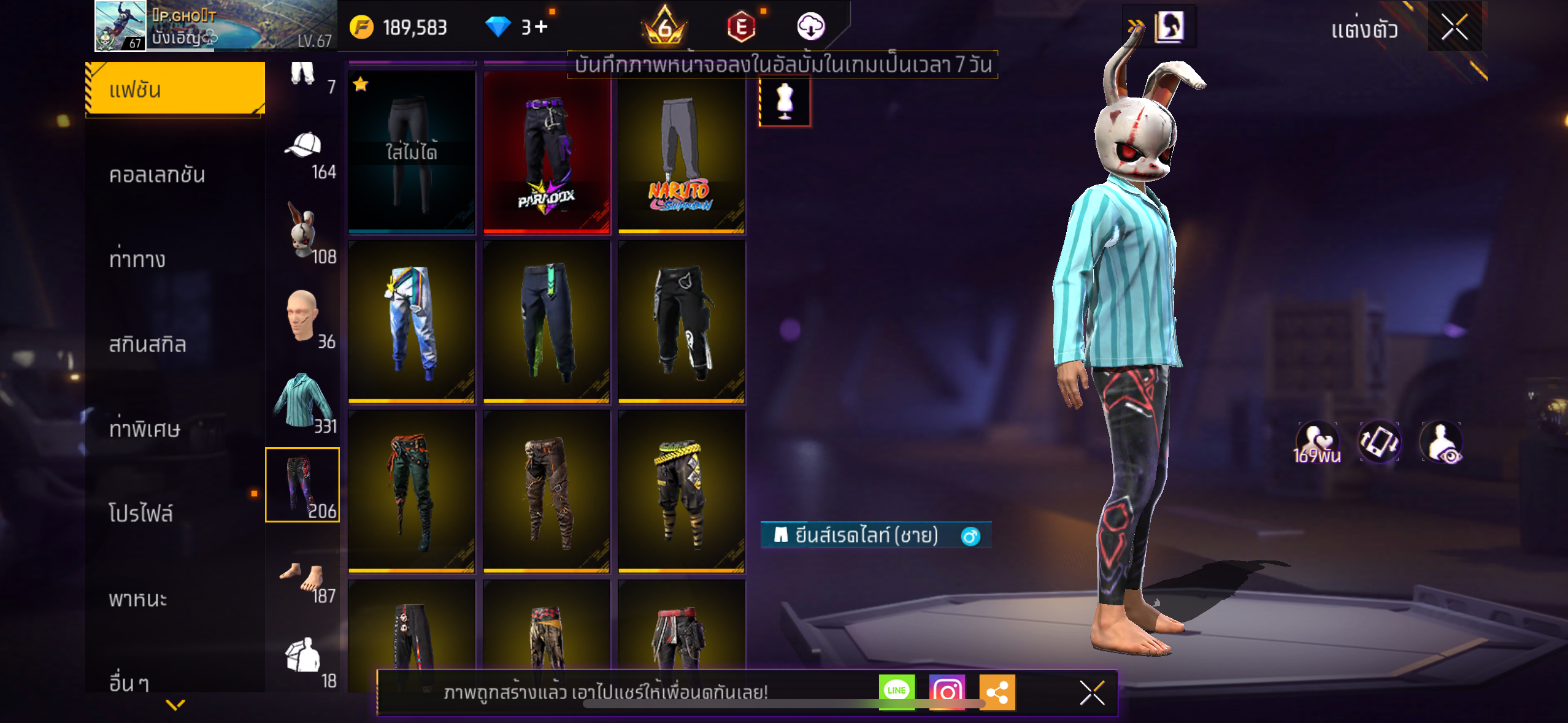
Task: Choose the bare face category icon
Action: point(302,316)
